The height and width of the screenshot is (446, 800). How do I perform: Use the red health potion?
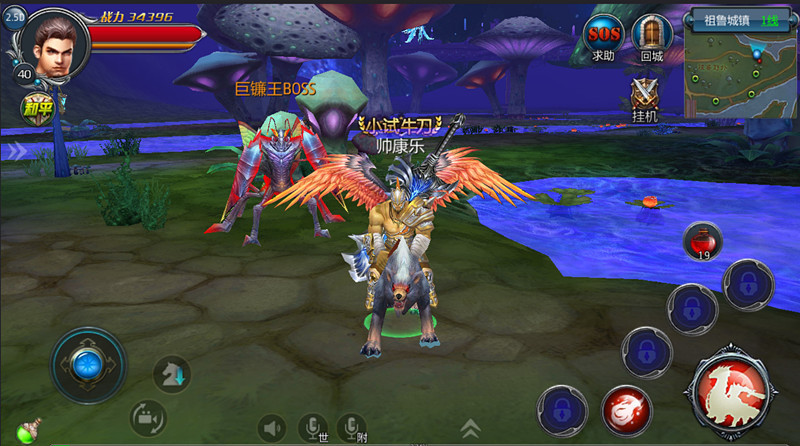tap(703, 241)
